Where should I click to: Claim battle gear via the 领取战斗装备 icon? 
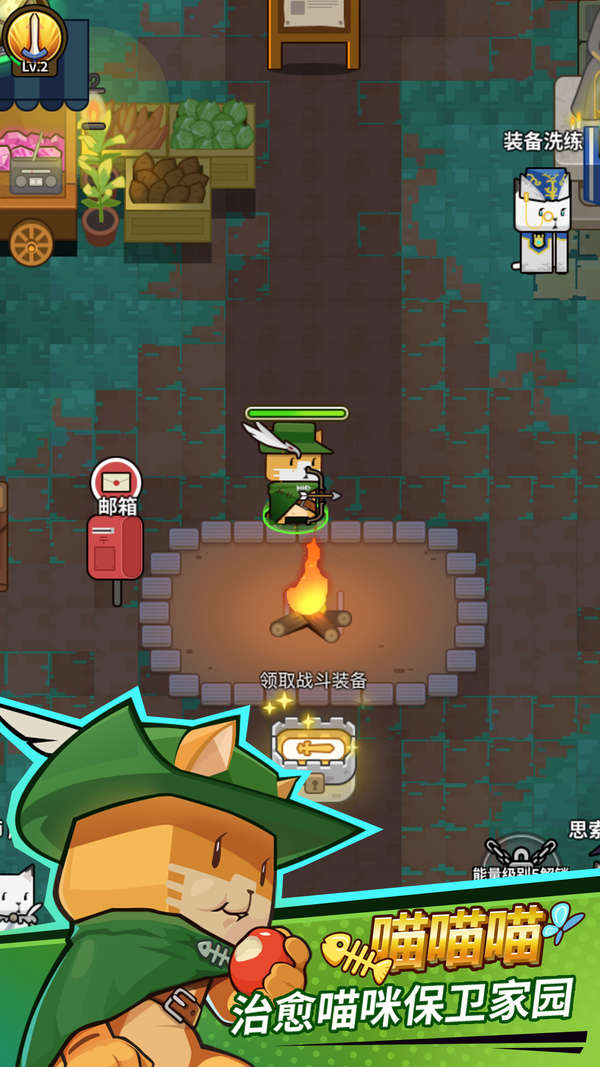[313, 749]
